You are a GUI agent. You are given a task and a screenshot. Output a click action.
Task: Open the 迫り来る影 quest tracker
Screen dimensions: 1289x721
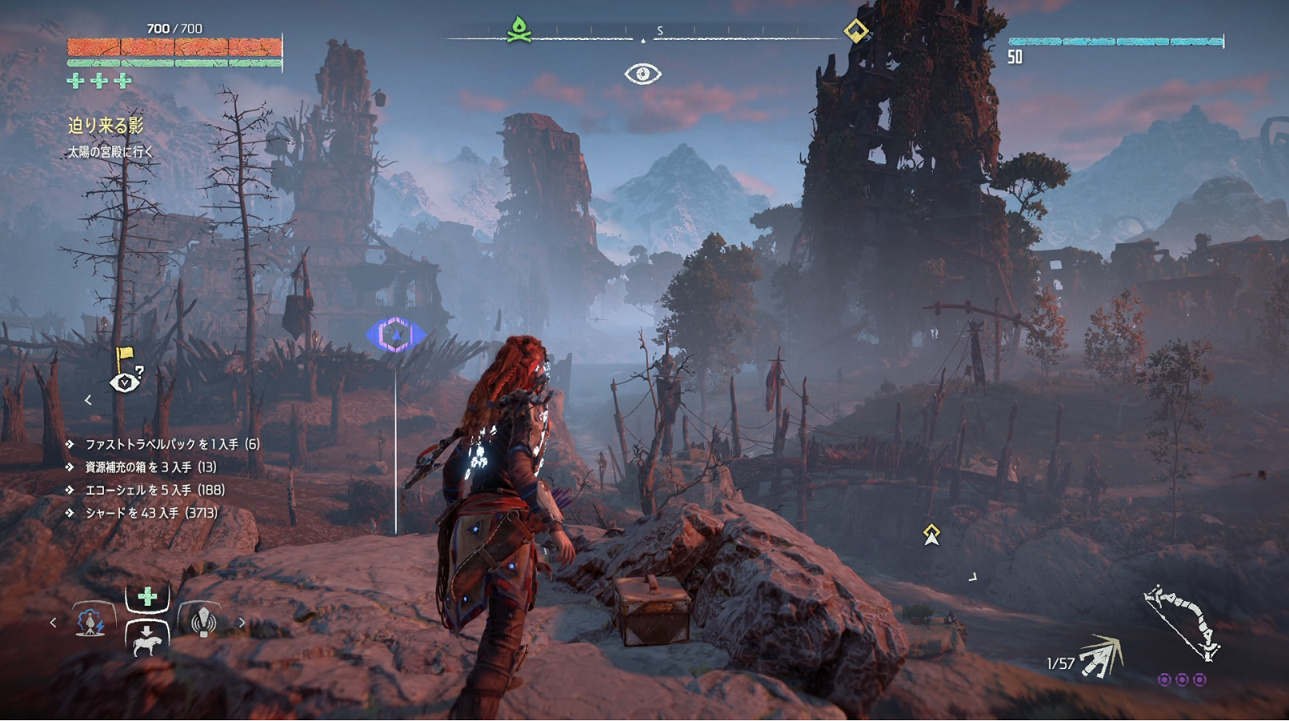click(x=105, y=126)
